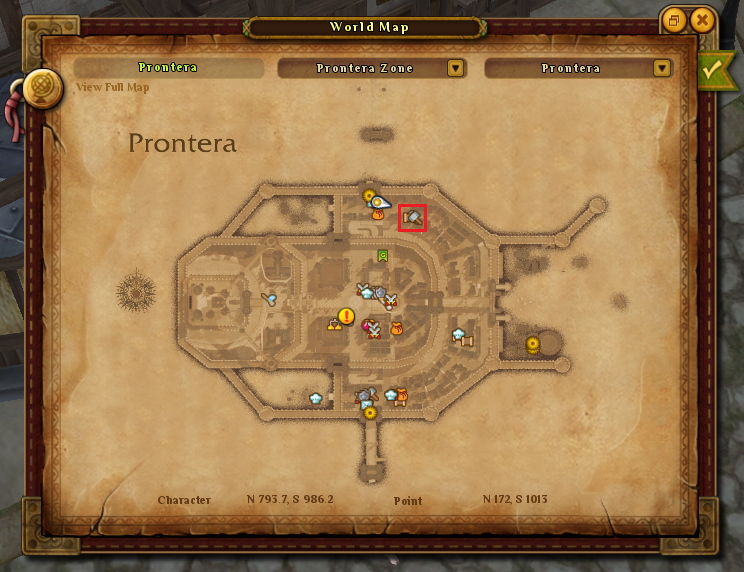Click the sunflower marker at the east circle

point(533,344)
